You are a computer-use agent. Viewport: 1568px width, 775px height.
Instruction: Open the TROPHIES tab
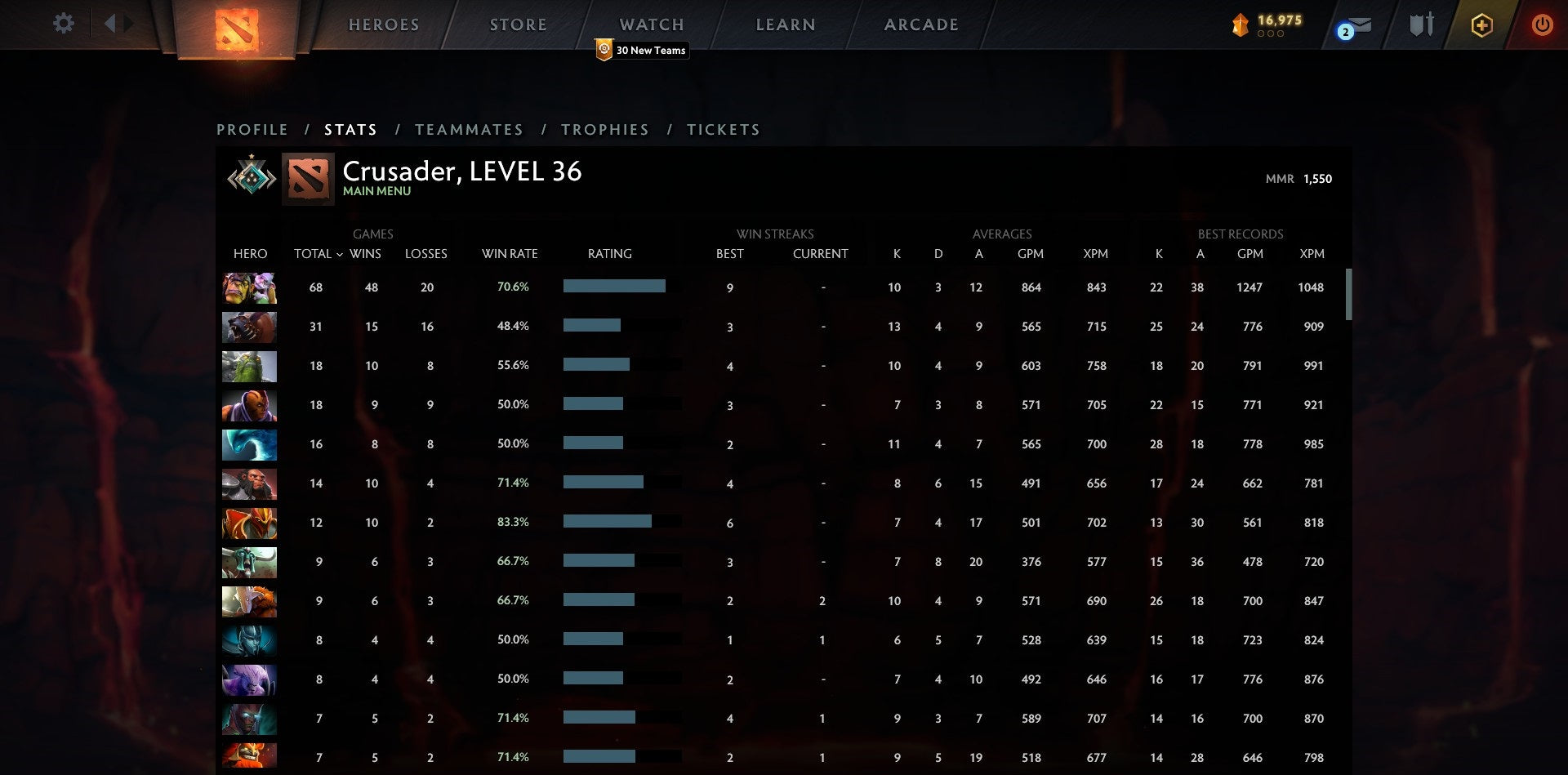point(604,129)
